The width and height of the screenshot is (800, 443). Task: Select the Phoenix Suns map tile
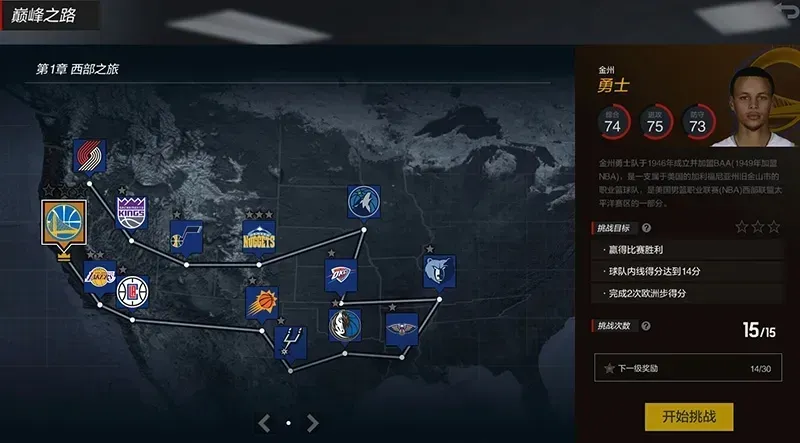click(263, 303)
